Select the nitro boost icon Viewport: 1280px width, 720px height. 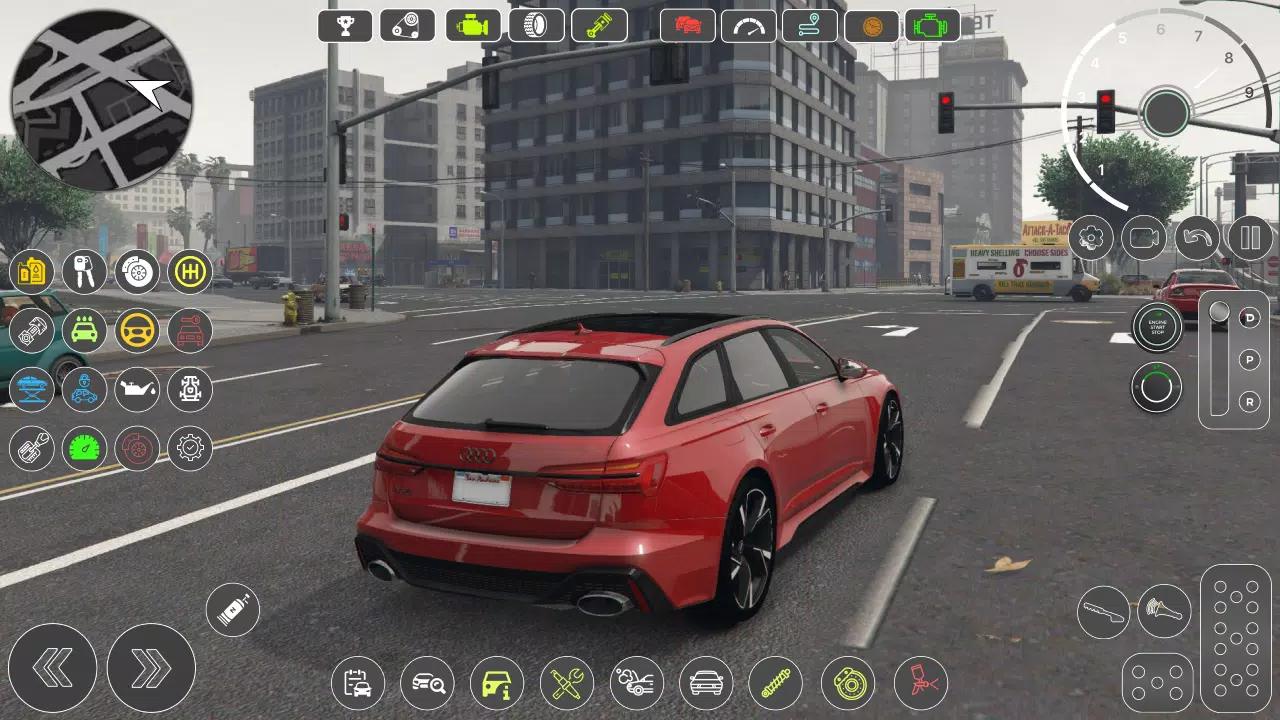pyautogui.click(x=233, y=610)
